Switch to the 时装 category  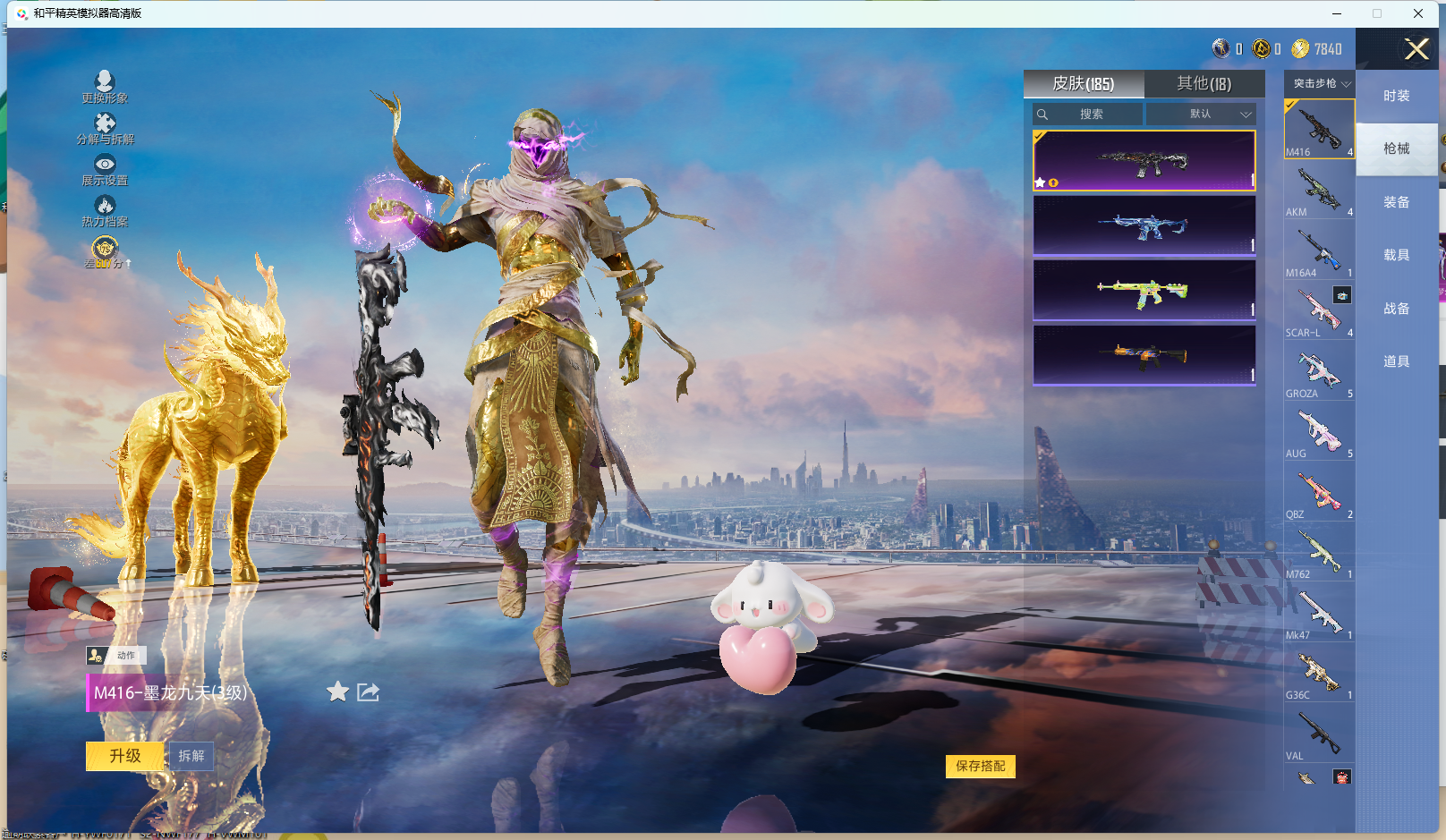[x=1396, y=96]
